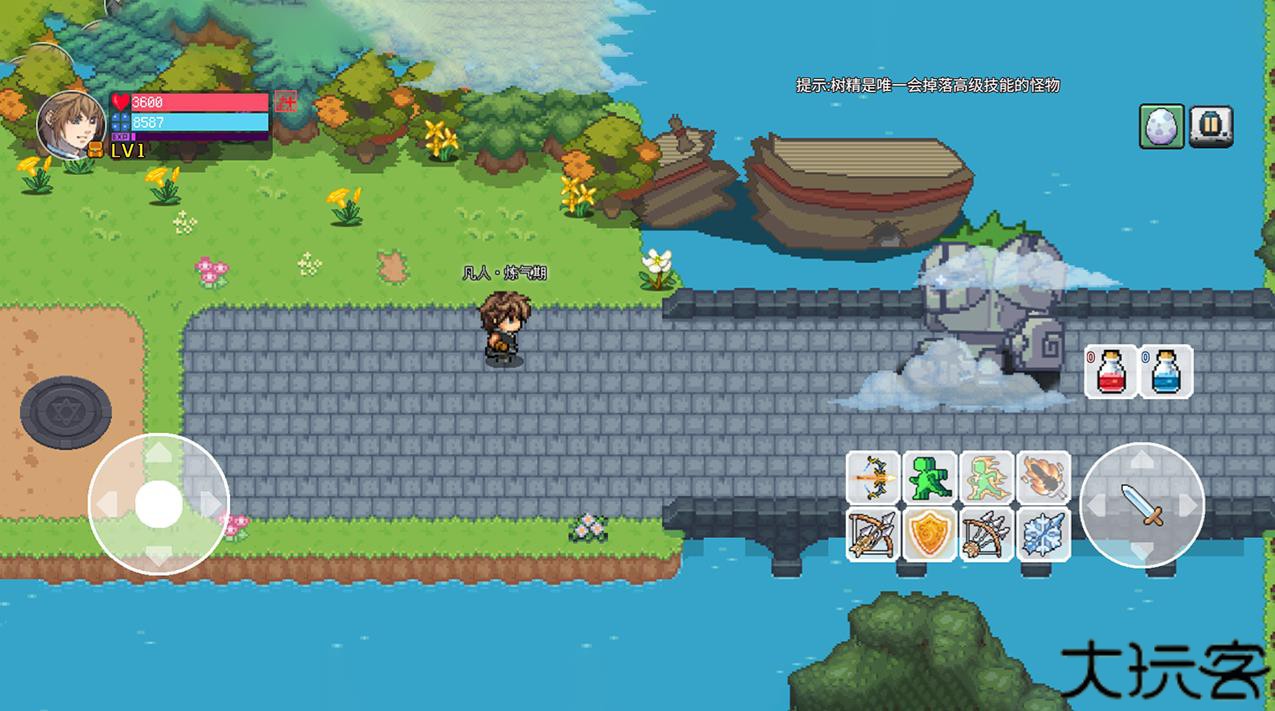Use the red health potion
The image size is (1275, 711).
point(1112,372)
